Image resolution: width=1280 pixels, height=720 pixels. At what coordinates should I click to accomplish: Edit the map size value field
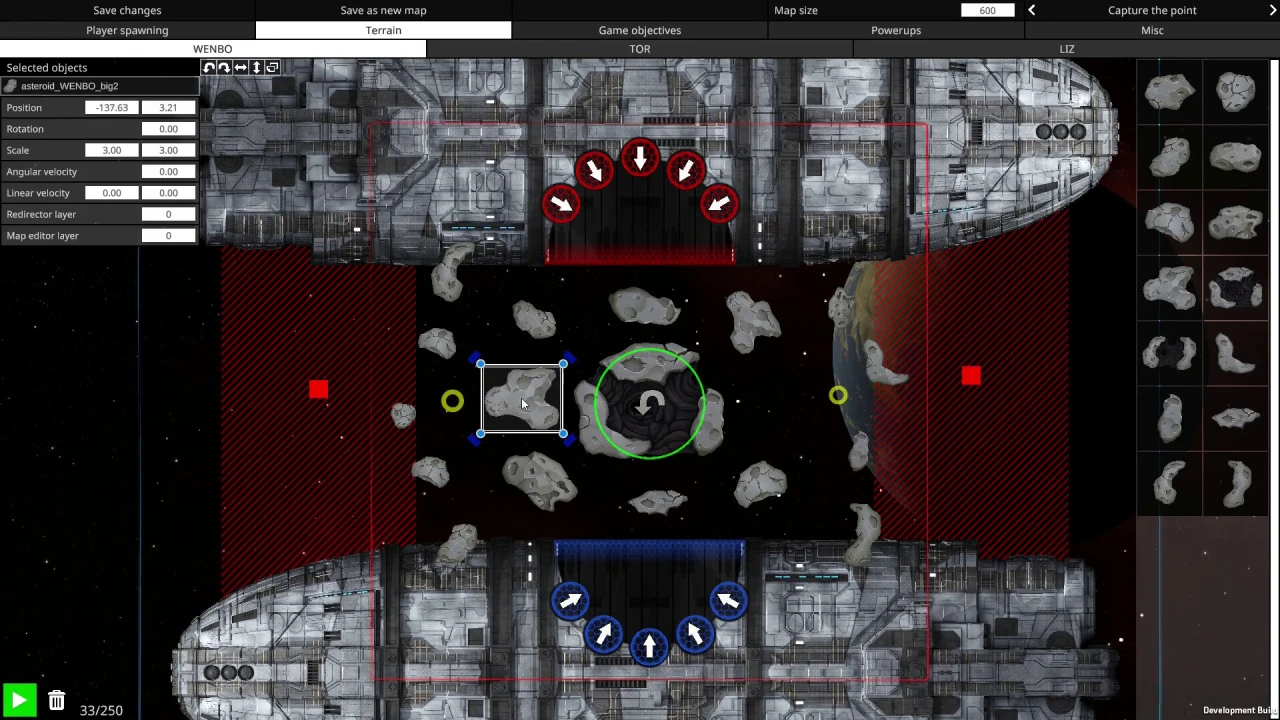click(x=987, y=10)
